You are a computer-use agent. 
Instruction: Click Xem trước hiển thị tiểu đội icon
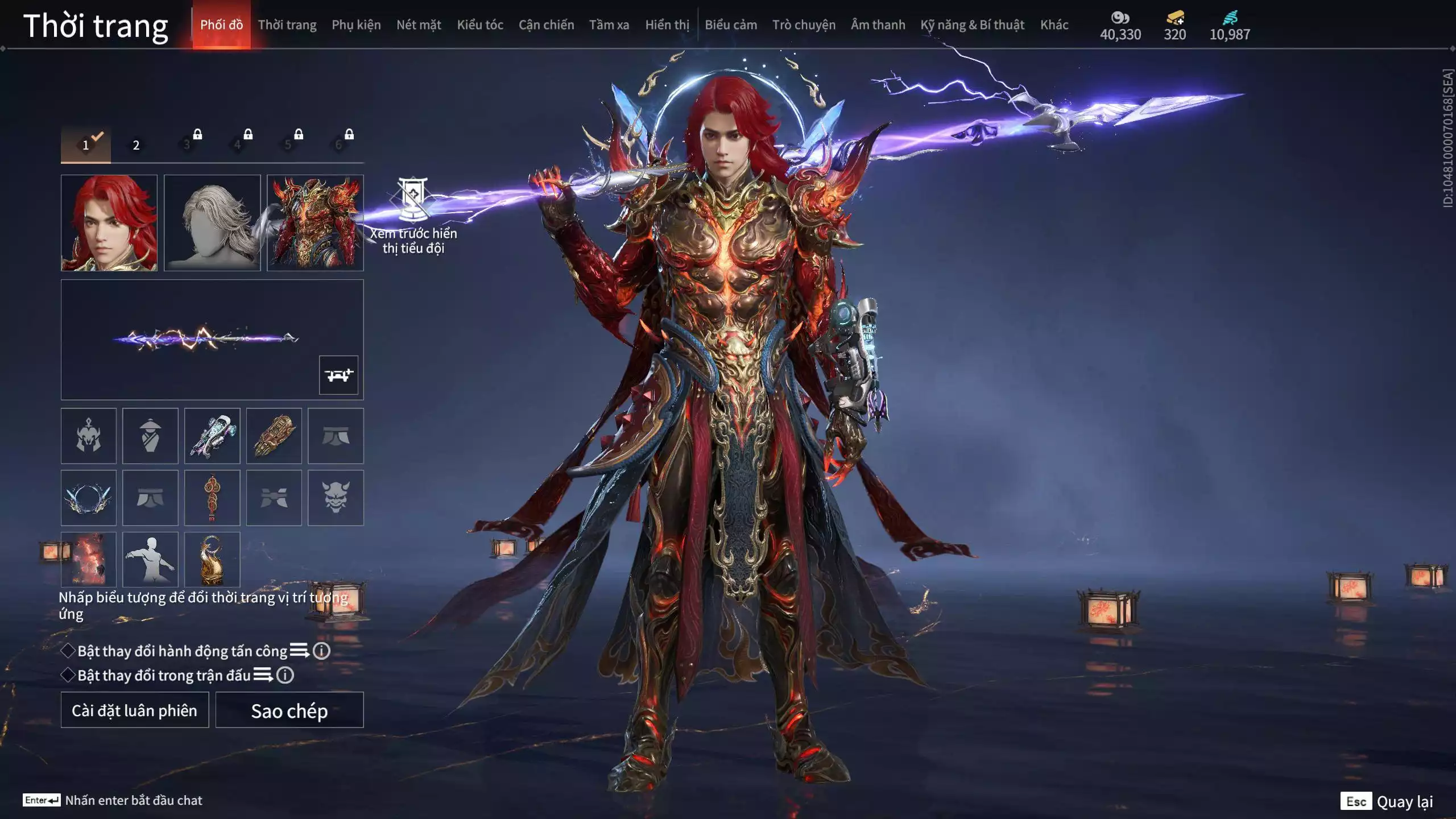click(x=413, y=199)
